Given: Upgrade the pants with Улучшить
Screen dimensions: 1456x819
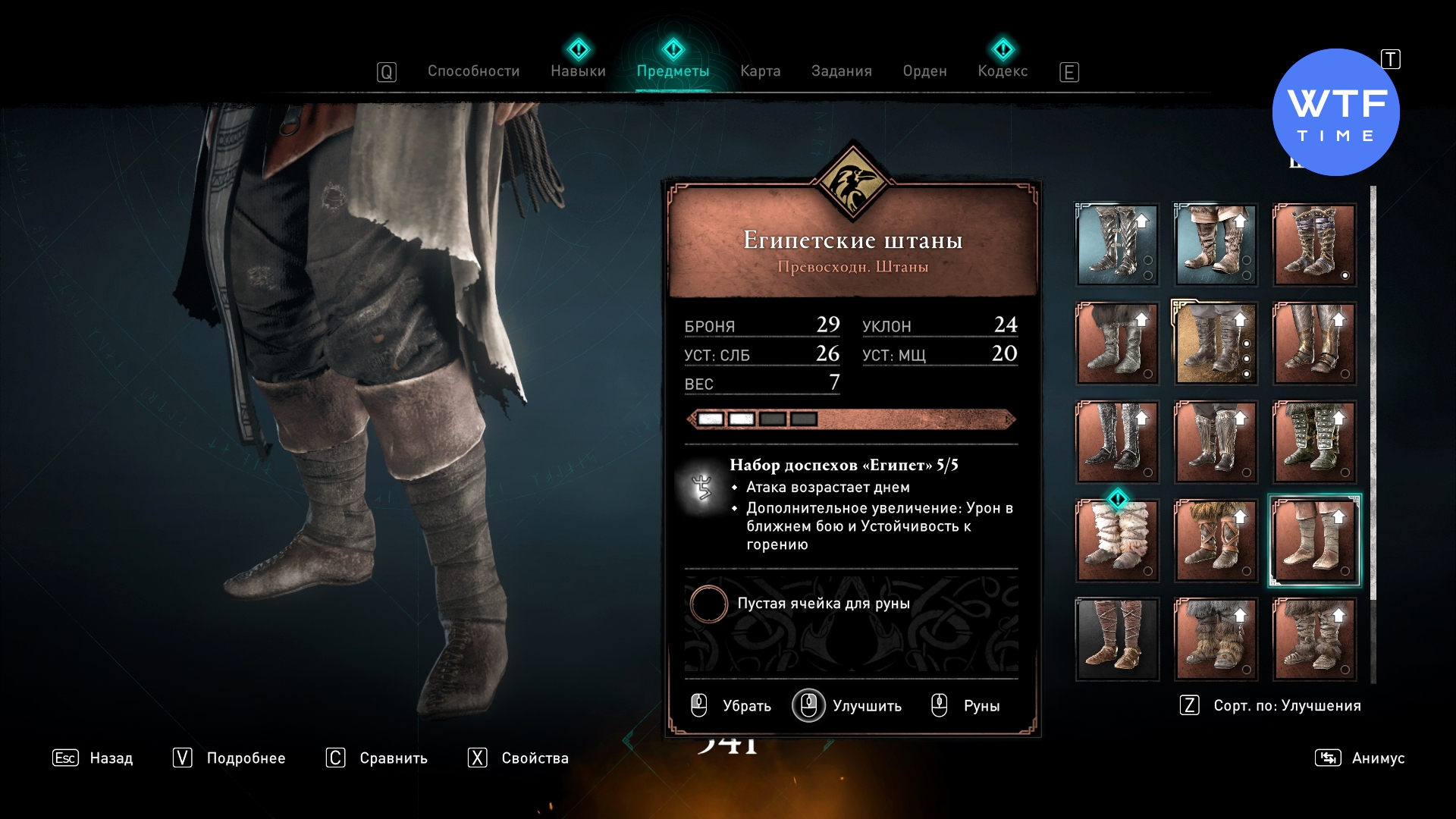Looking at the screenshot, I should [x=848, y=706].
